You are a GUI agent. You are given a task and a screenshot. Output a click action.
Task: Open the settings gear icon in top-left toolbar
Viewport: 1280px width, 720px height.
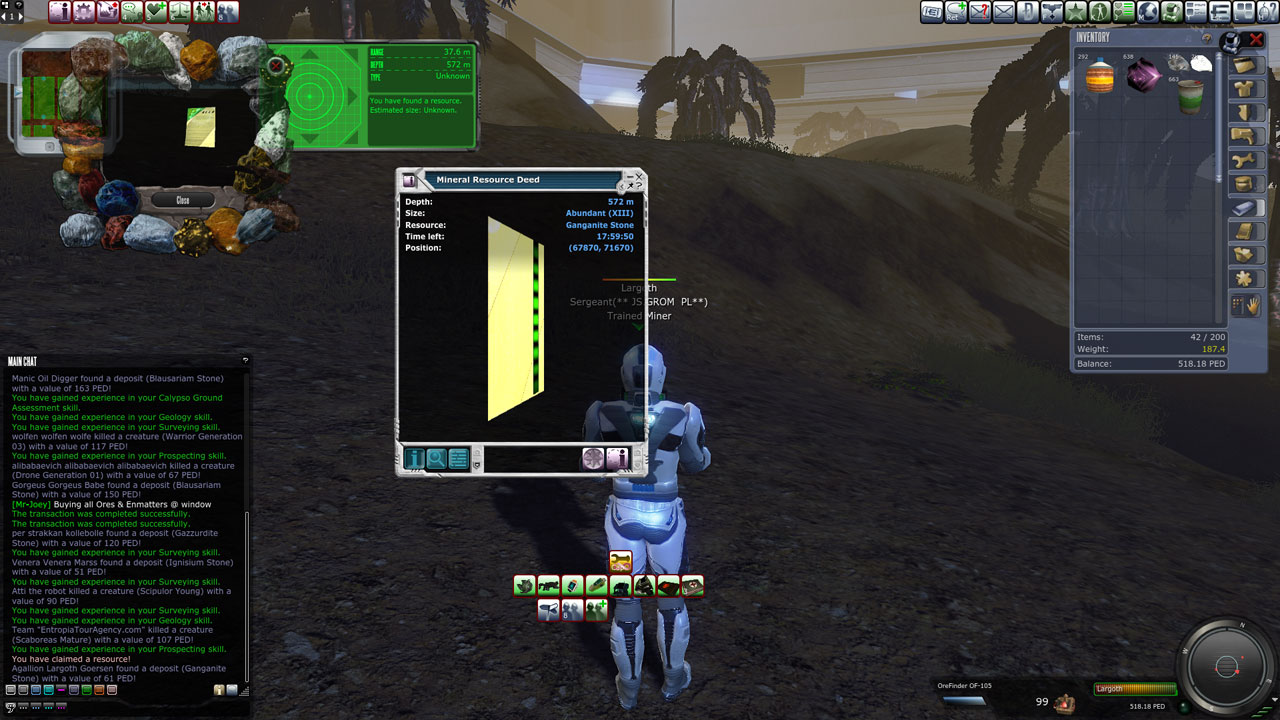[84, 12]
